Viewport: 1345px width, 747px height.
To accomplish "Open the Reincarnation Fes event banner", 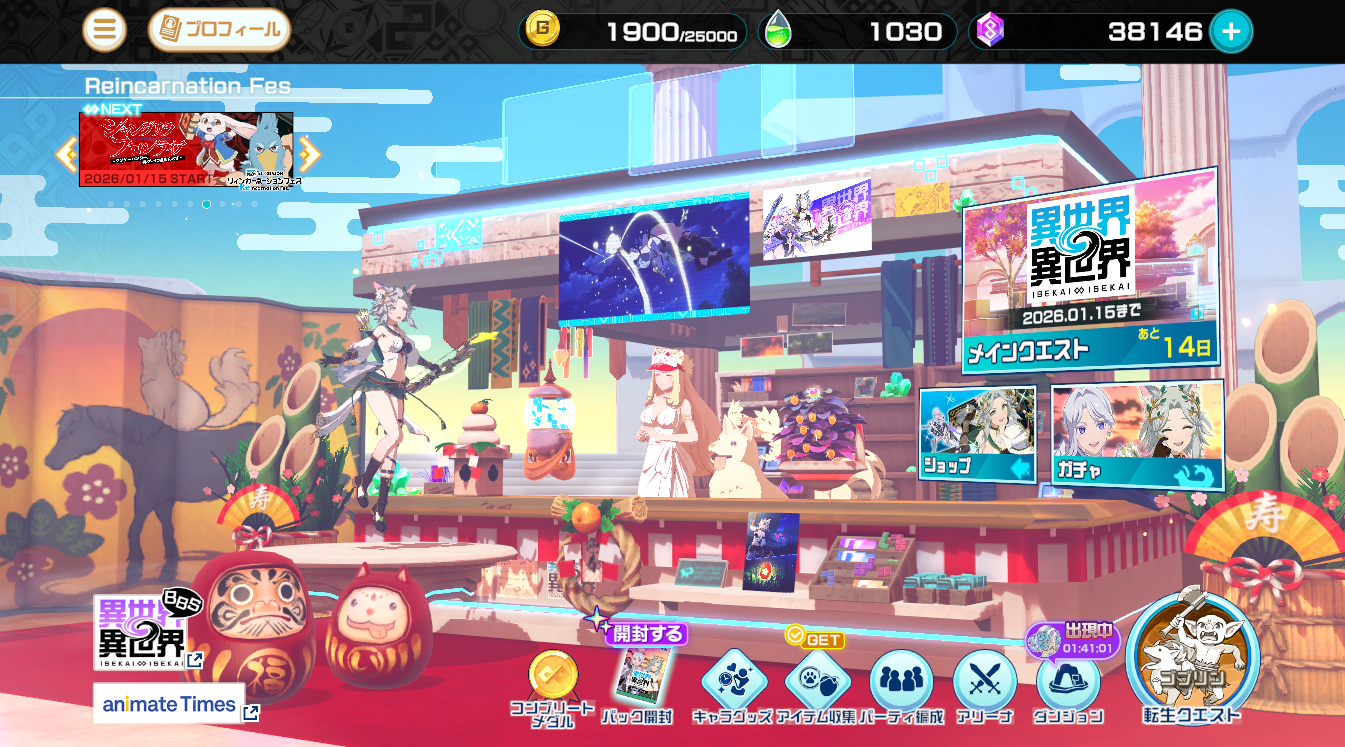I will click(186, 149).
